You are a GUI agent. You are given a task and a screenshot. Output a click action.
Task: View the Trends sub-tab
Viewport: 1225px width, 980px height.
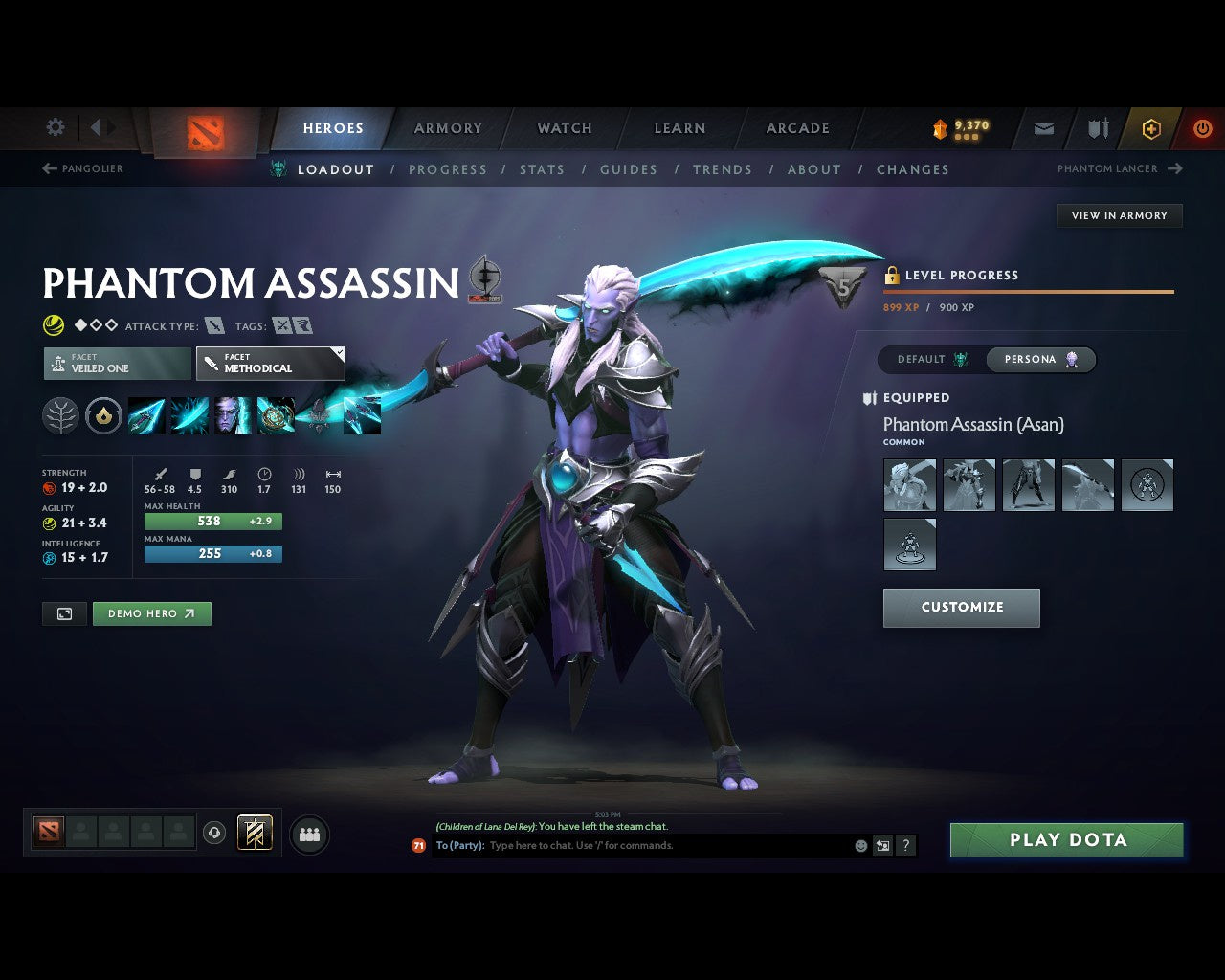coord(722,169)
